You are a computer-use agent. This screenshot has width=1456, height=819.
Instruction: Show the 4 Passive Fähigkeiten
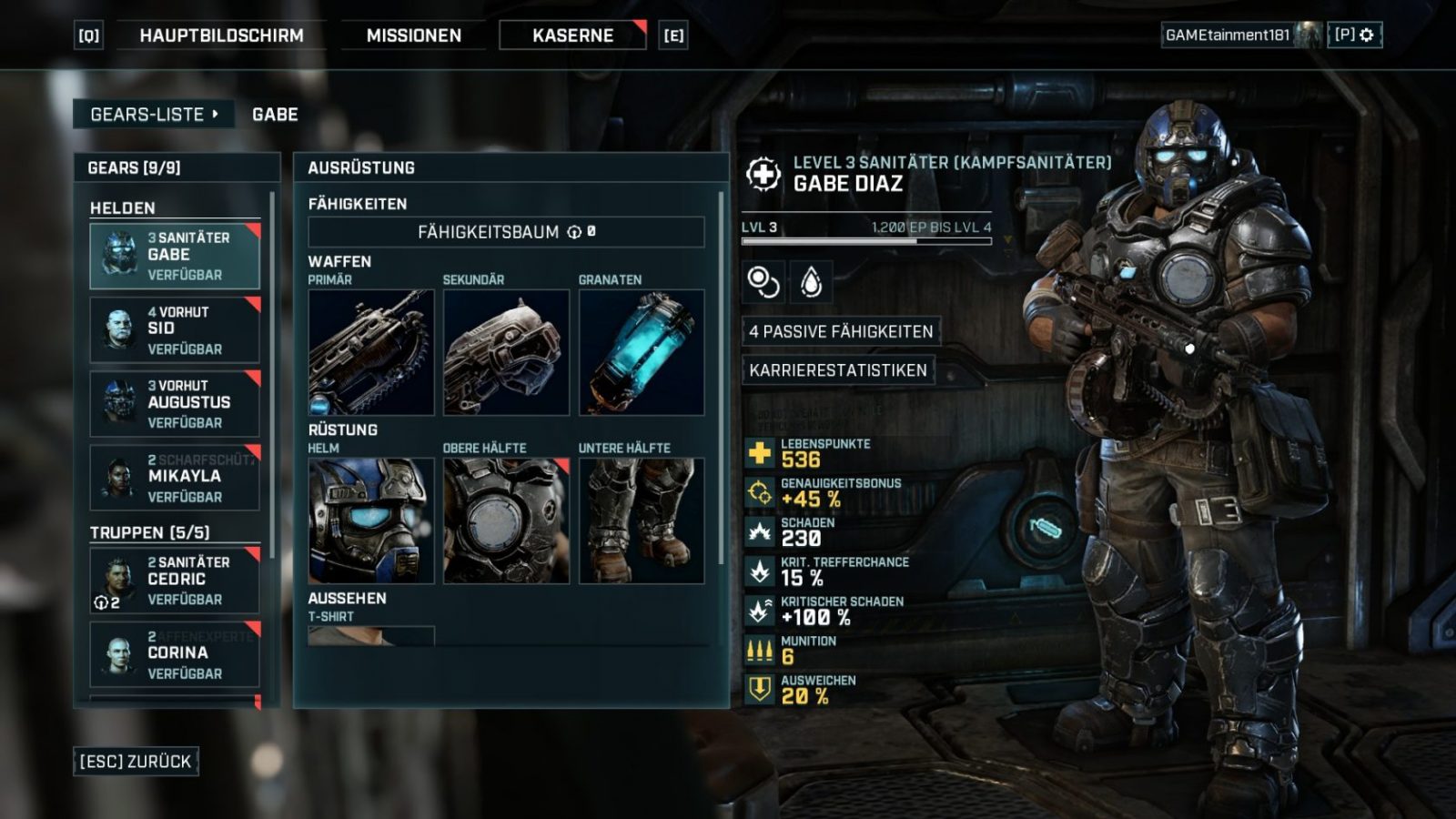pyautogui.click(x=840, y=331)
